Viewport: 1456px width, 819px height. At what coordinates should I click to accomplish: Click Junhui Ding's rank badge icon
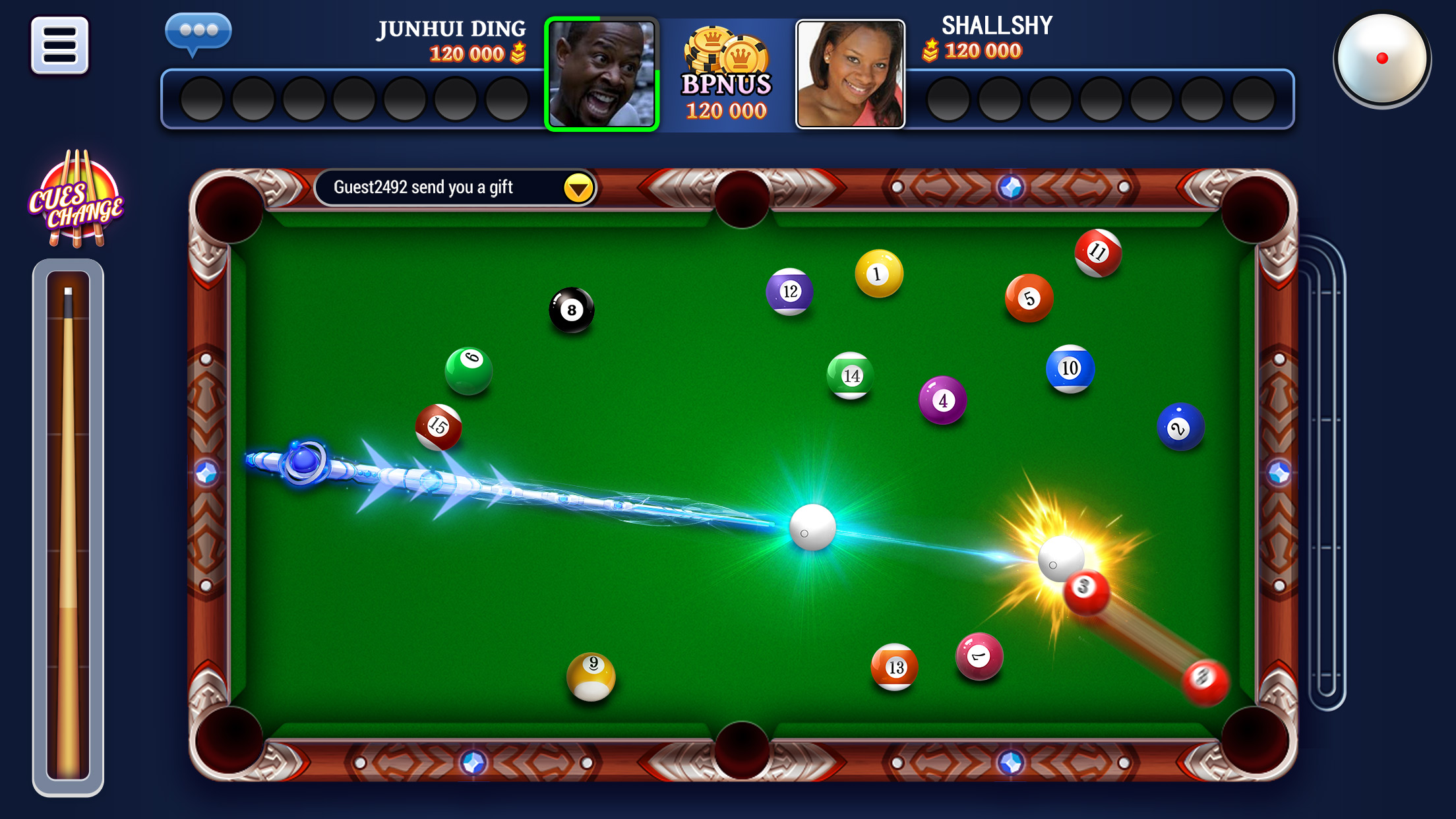coord(518,53)
